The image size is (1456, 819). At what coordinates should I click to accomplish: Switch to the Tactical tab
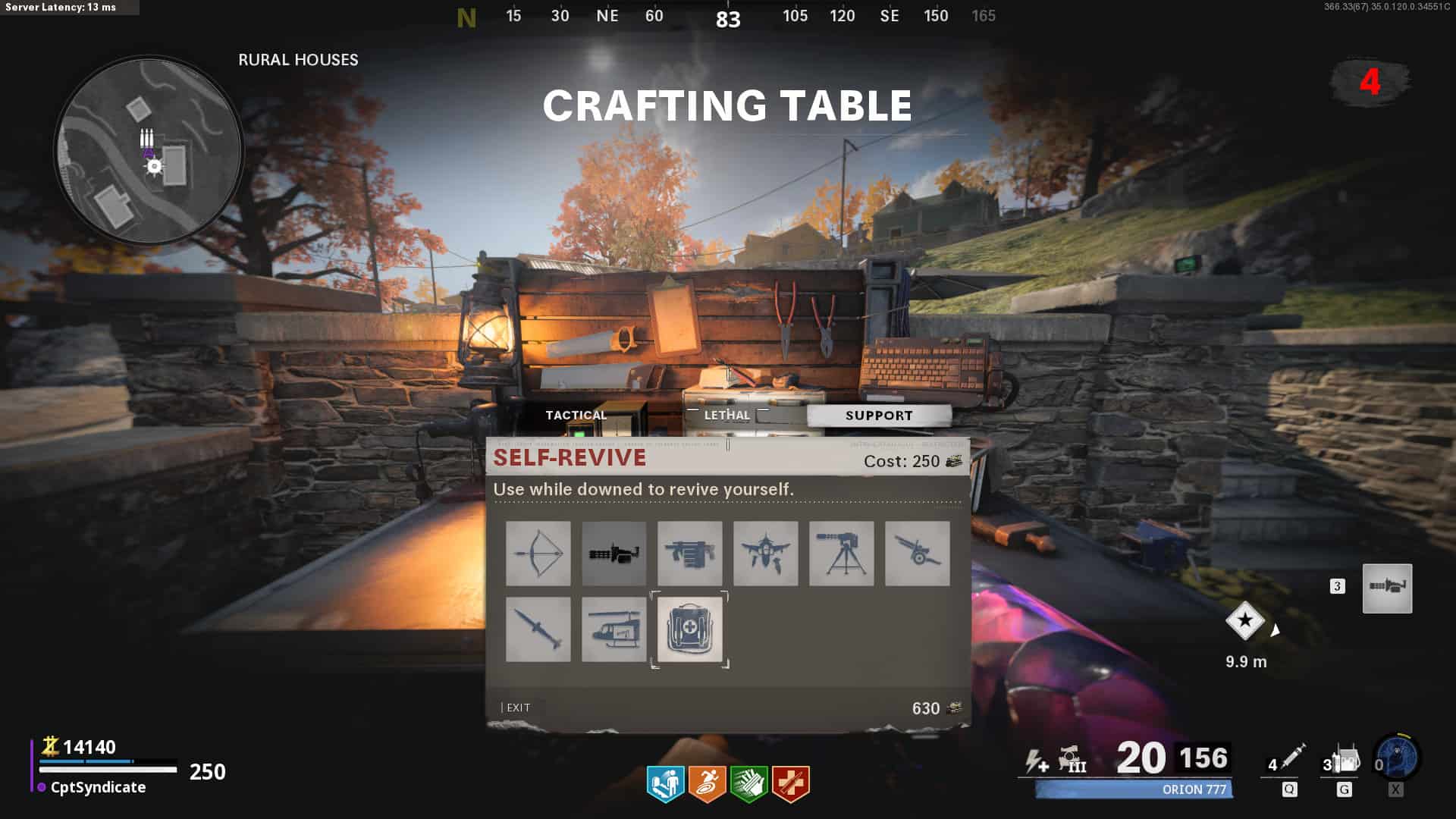576,415
